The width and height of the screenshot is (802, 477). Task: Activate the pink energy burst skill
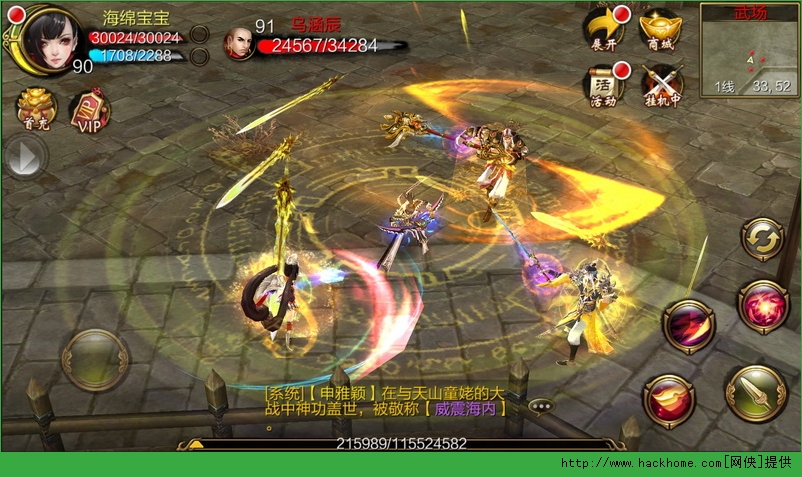click(x=764, y=306)
